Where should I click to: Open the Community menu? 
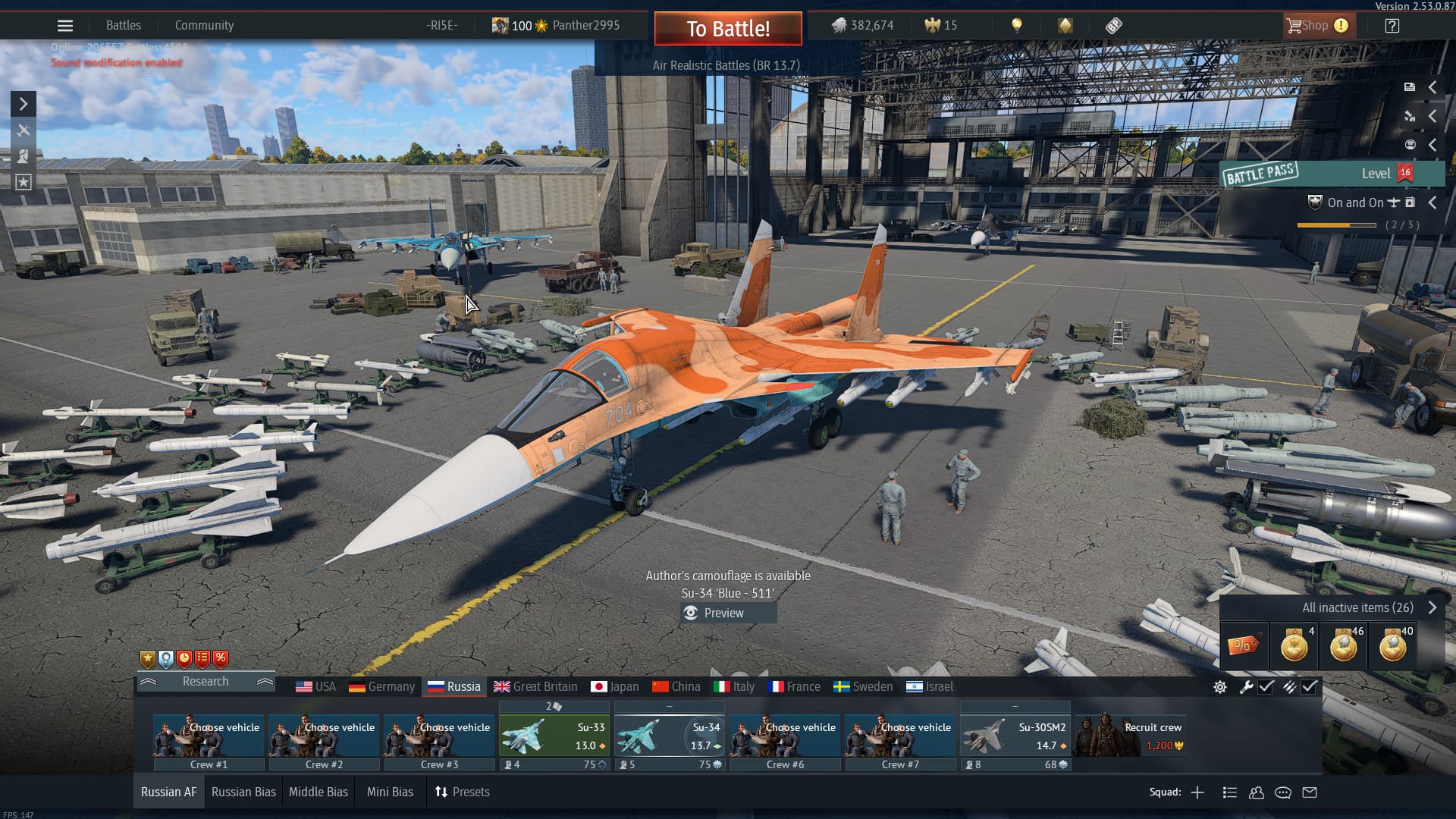pyautogui.click(x=204, y=26)
